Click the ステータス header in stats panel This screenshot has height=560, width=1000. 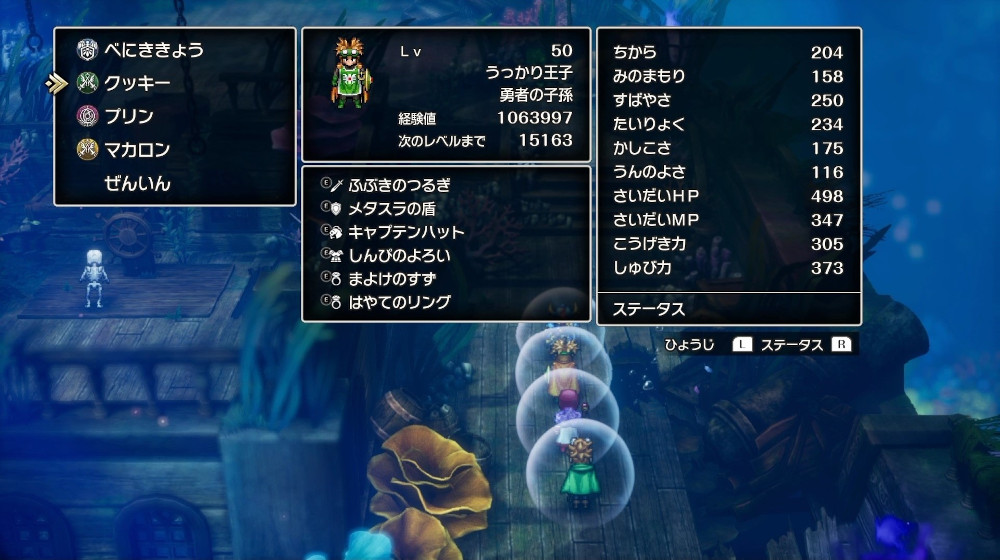point(648,309)
